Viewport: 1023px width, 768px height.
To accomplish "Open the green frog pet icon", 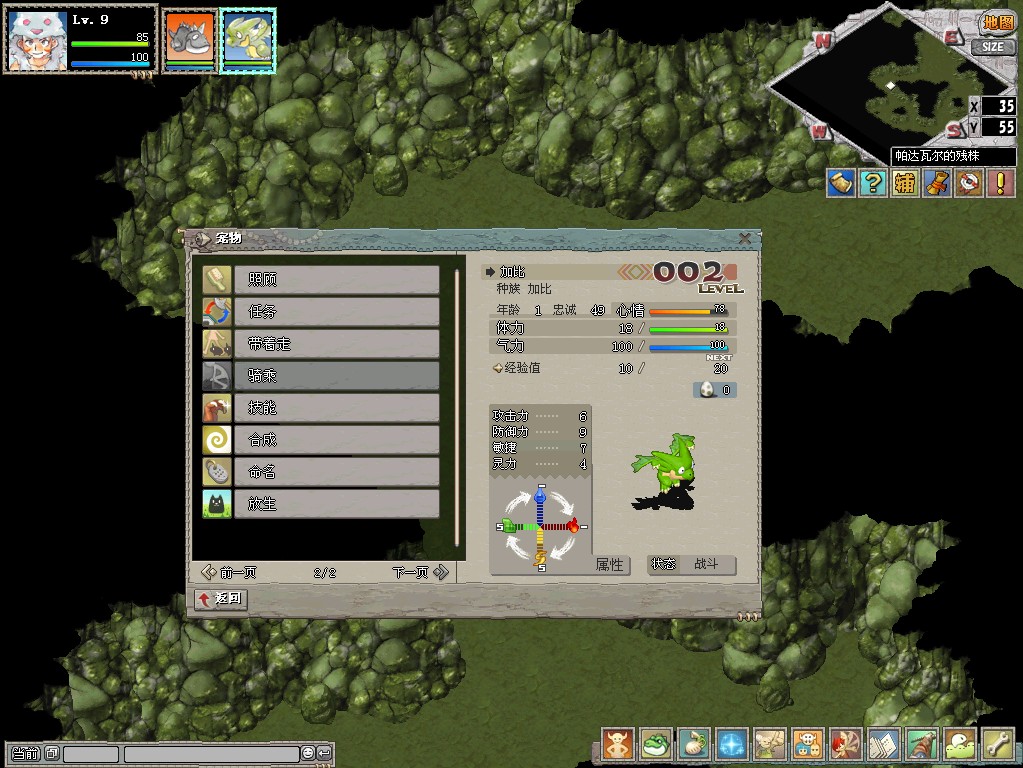I will click(656, 744).
